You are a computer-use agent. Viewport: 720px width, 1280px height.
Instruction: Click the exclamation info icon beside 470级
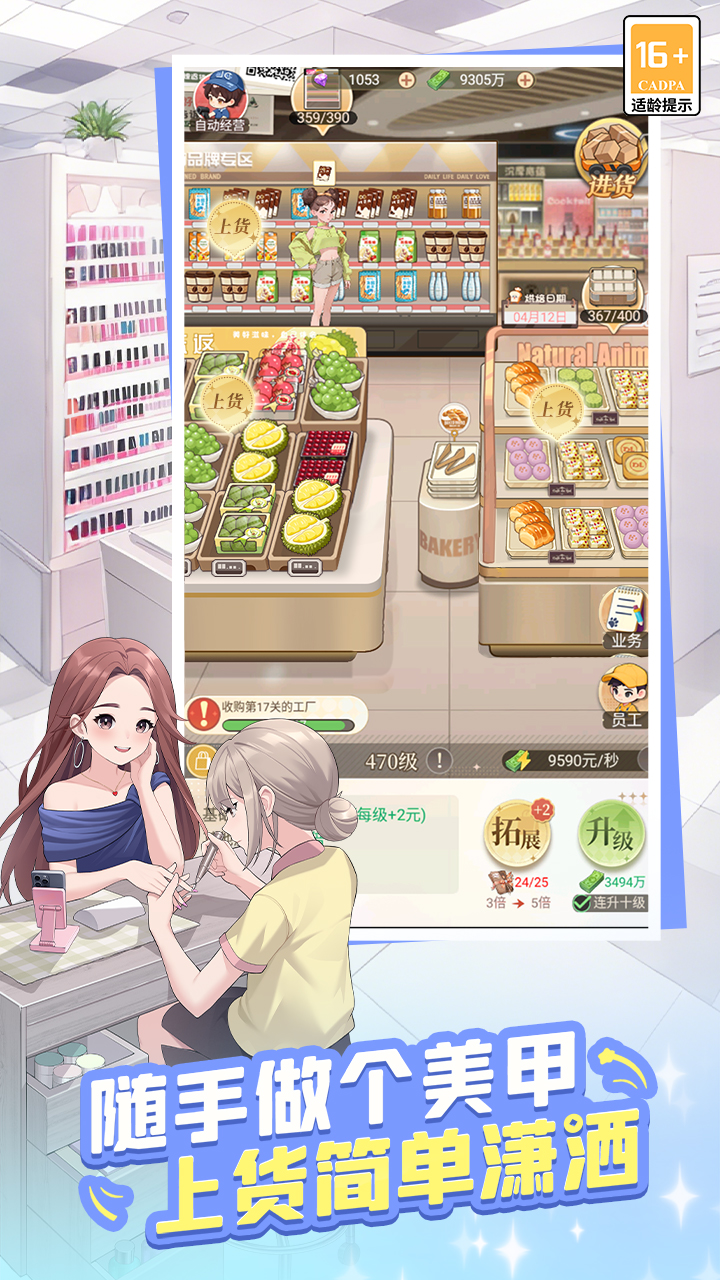coord(440,761)
